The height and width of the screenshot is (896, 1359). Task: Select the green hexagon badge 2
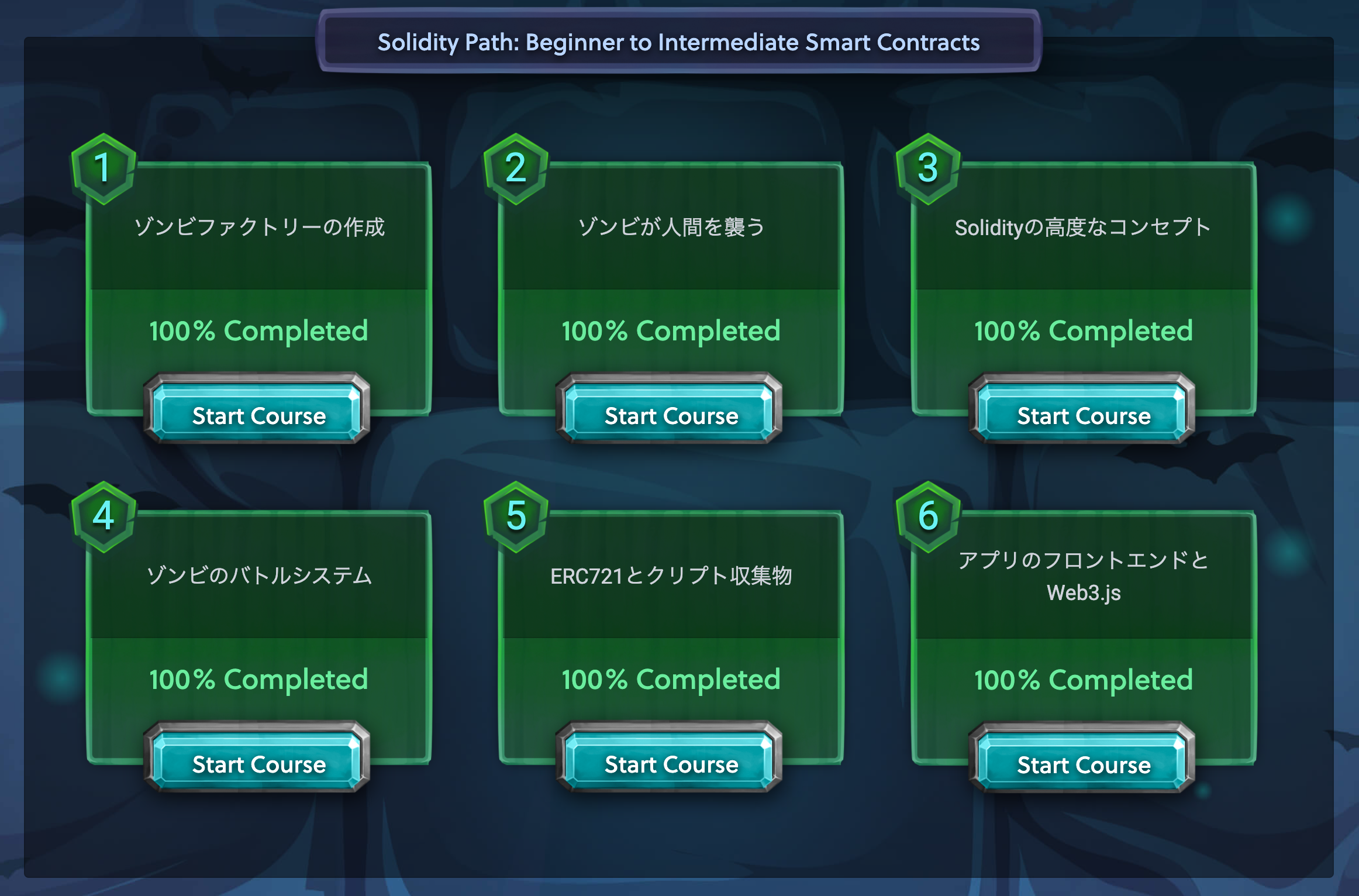[x=515, y=170]
